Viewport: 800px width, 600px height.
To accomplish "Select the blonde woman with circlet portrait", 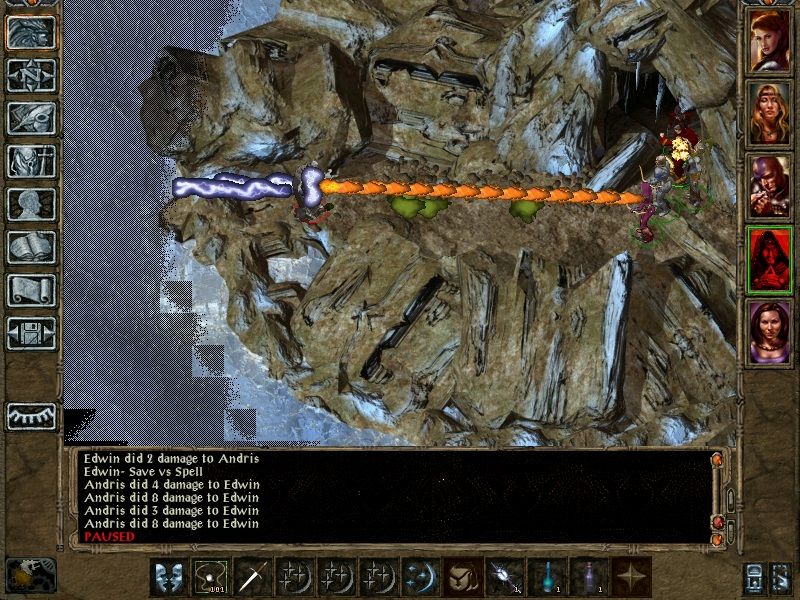I will (770, 114).
